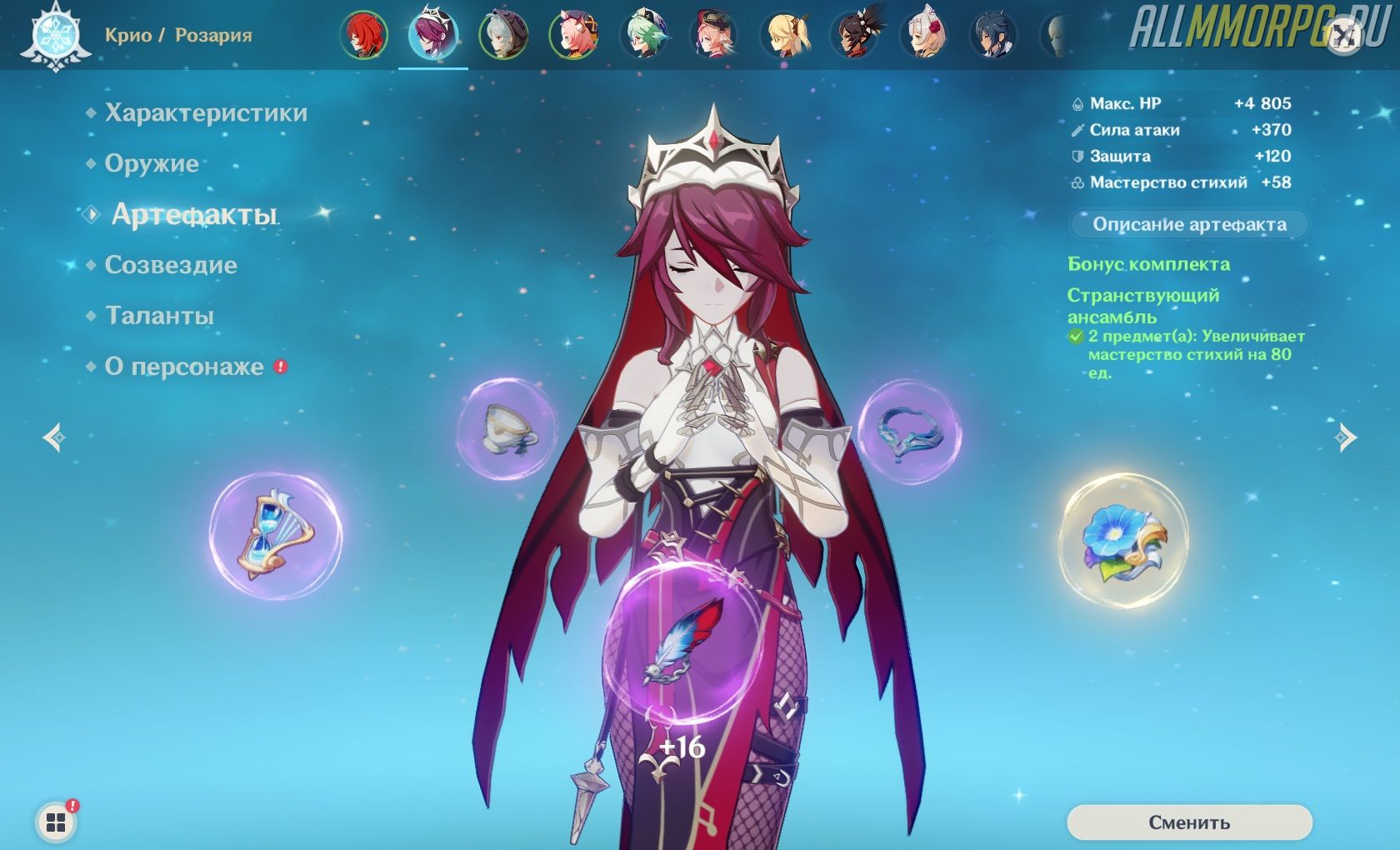Open Описание артефакта
The width and height of the screenshot is (1400, 850).
(1189, 224)
